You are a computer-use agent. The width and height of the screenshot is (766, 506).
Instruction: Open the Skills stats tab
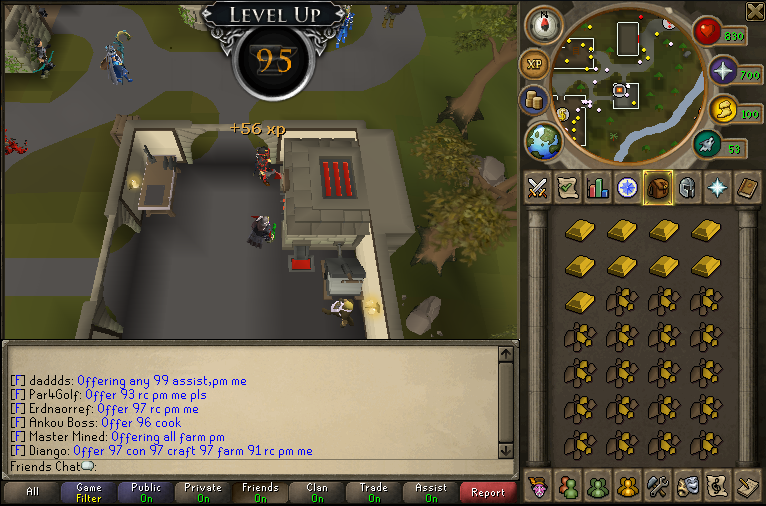[598, 188]
